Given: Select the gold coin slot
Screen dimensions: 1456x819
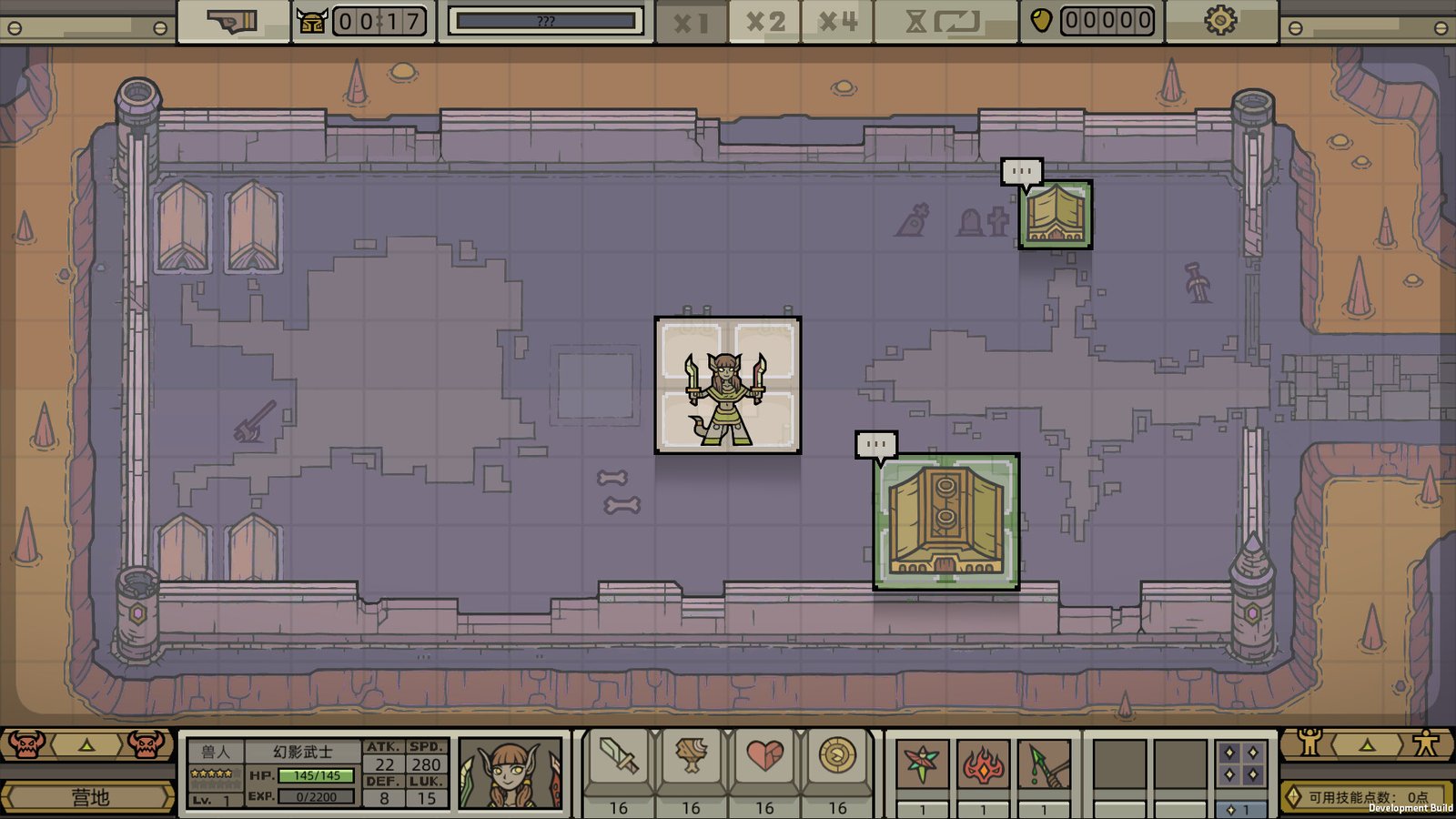Looking at the screenshot, I should (x=837, y=757).
